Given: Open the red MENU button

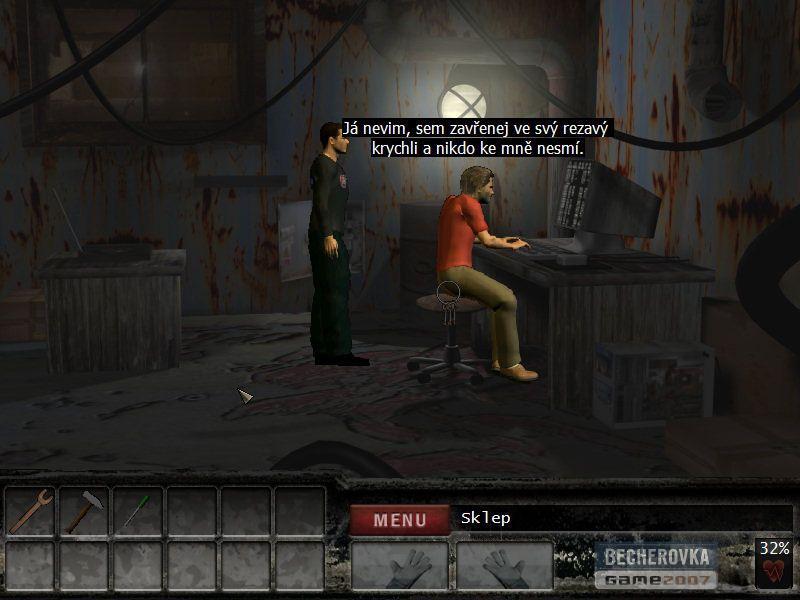Looking at the screenshot, I should point(399,519).
